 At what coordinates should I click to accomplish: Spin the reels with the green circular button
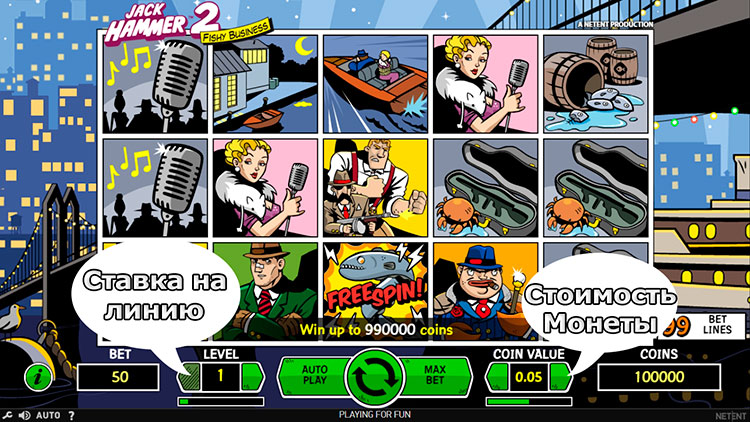(375, 377)
